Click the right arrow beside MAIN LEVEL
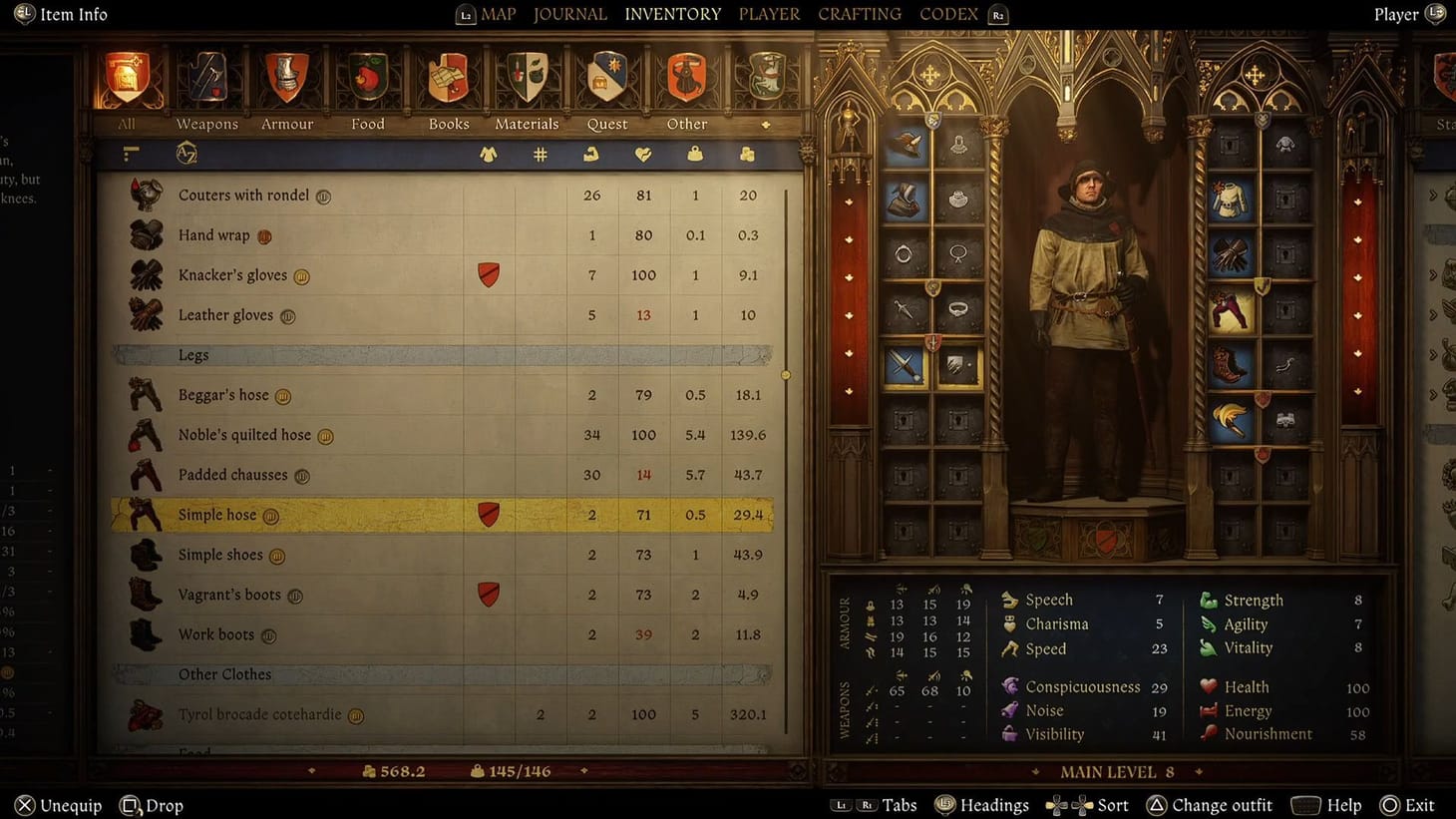1456x819 pixels. click(x=1201, y=771)
